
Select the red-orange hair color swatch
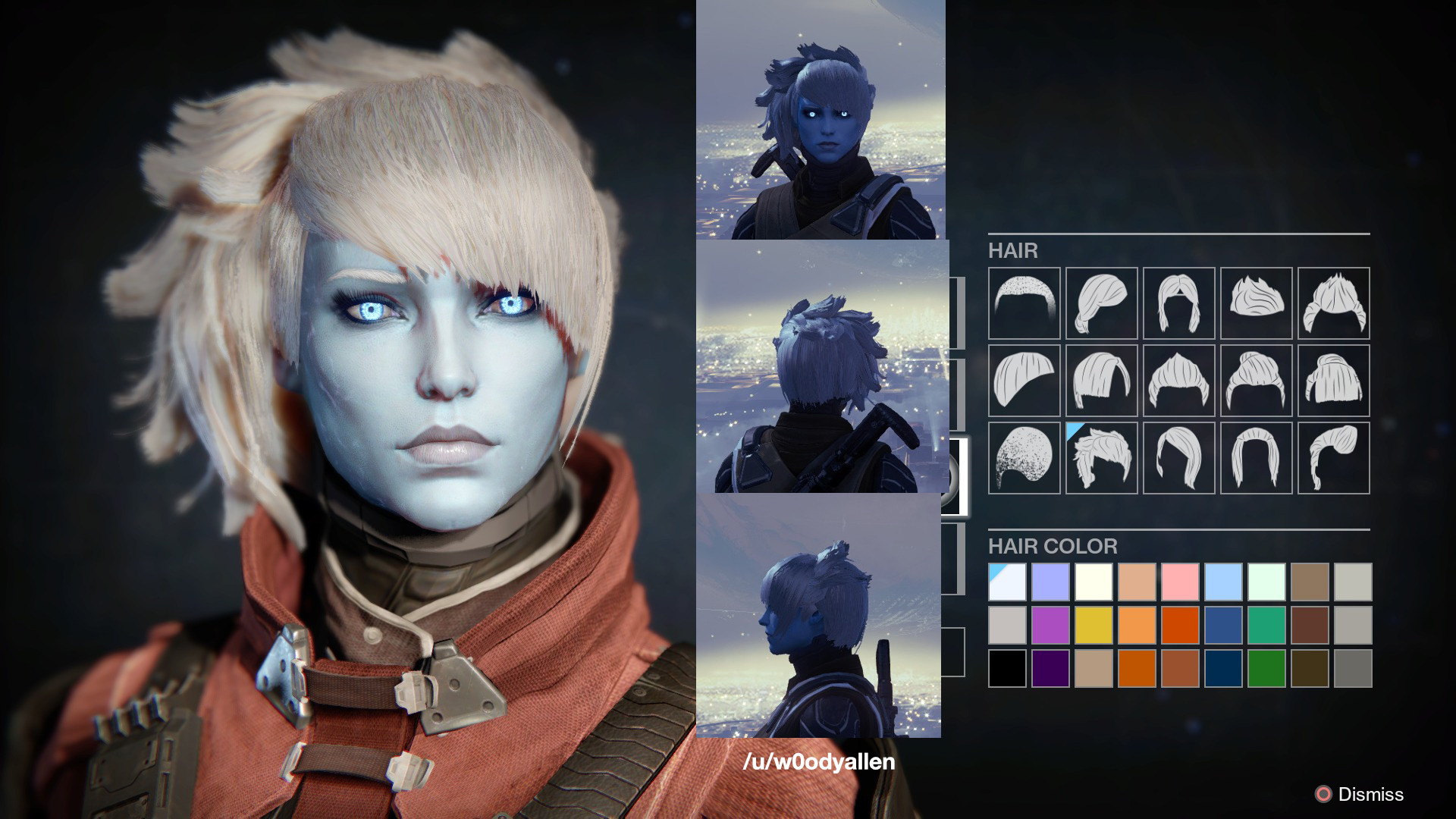(x=1180, y=625)
